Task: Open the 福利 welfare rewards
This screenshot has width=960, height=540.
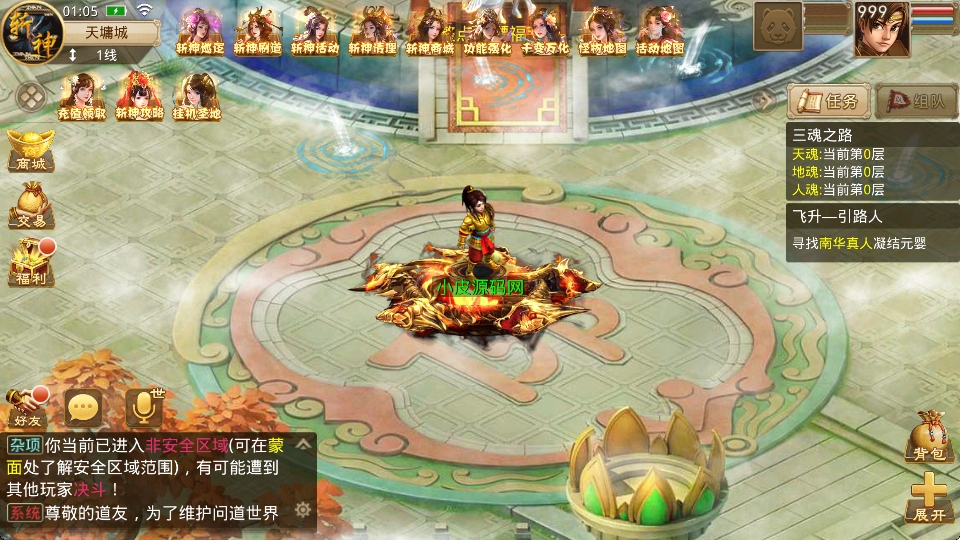Action: pos(30,264)
